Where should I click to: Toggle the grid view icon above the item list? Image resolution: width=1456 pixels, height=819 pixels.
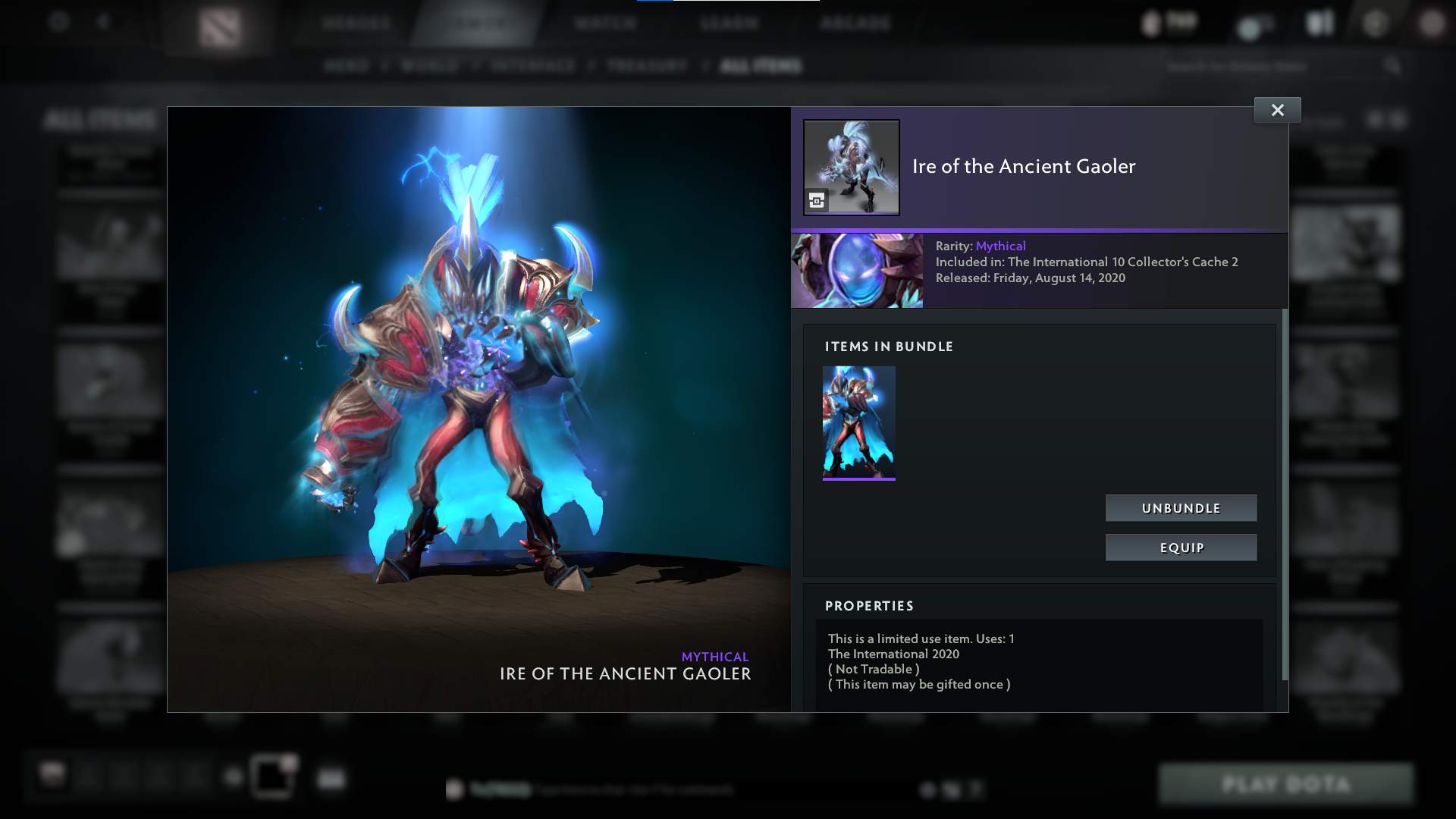click(x=1376, y=119)
